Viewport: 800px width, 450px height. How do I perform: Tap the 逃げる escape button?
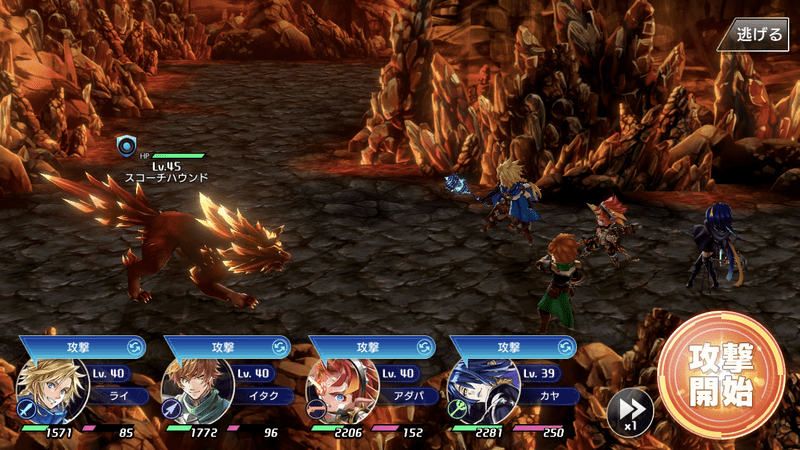coord(760,34)
